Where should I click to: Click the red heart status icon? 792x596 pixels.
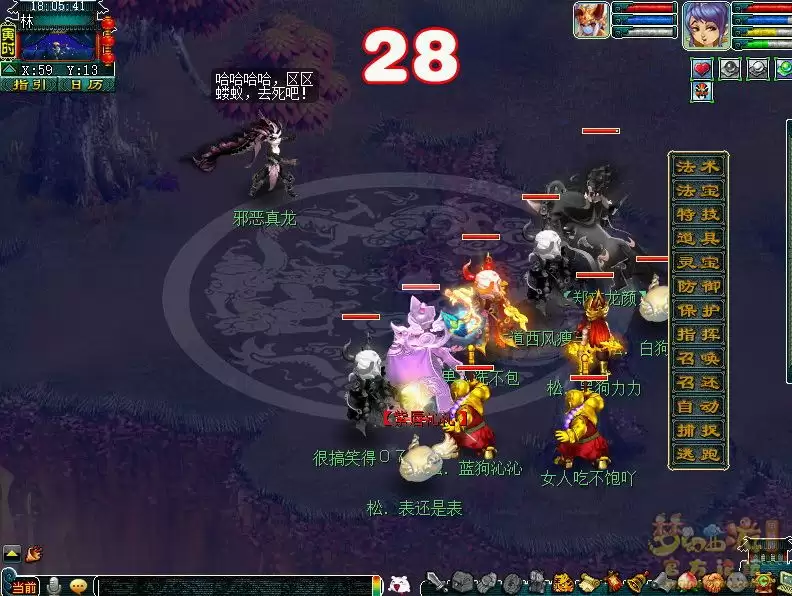pos(702,68)
